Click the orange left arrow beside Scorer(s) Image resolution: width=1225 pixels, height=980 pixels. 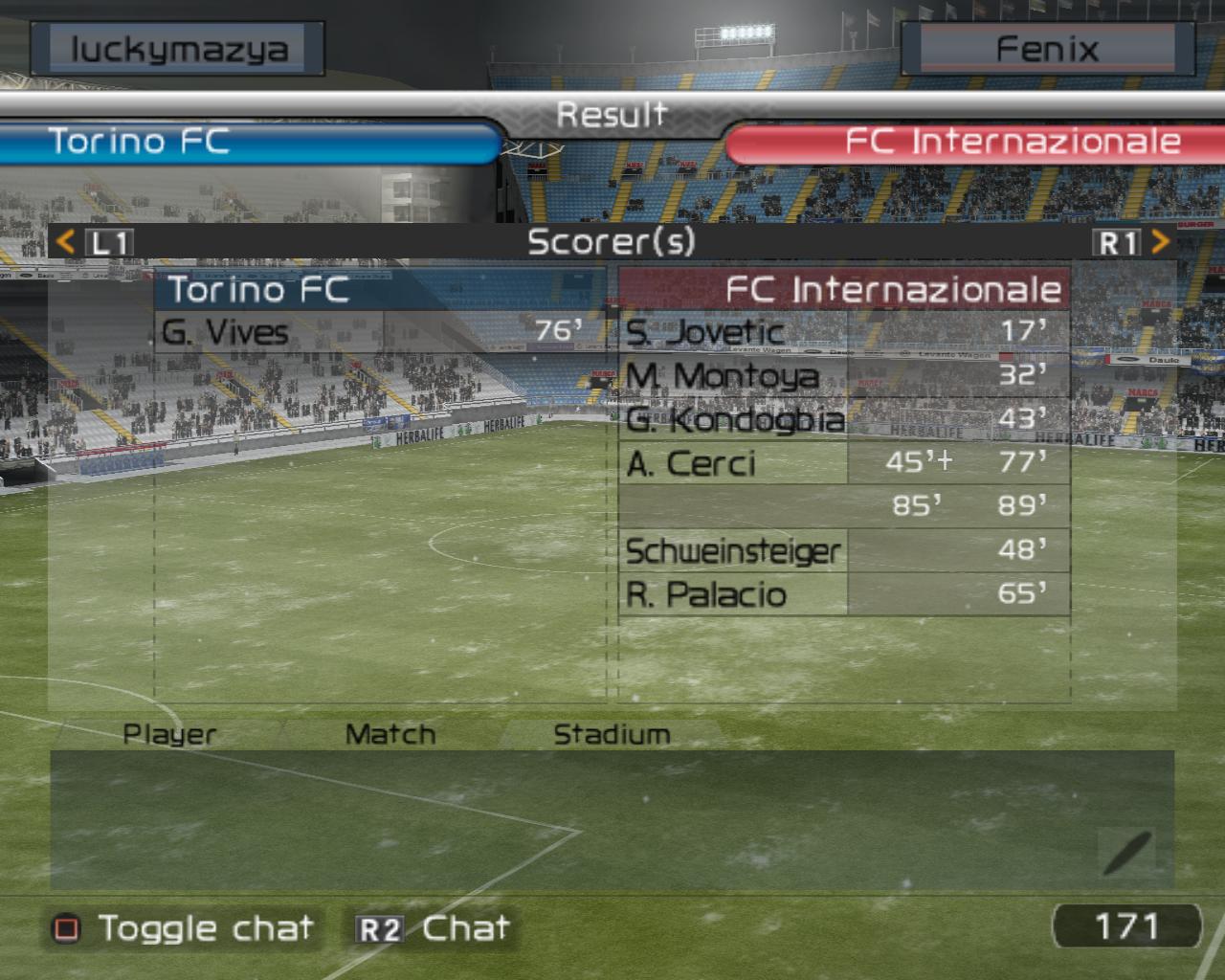65,241
